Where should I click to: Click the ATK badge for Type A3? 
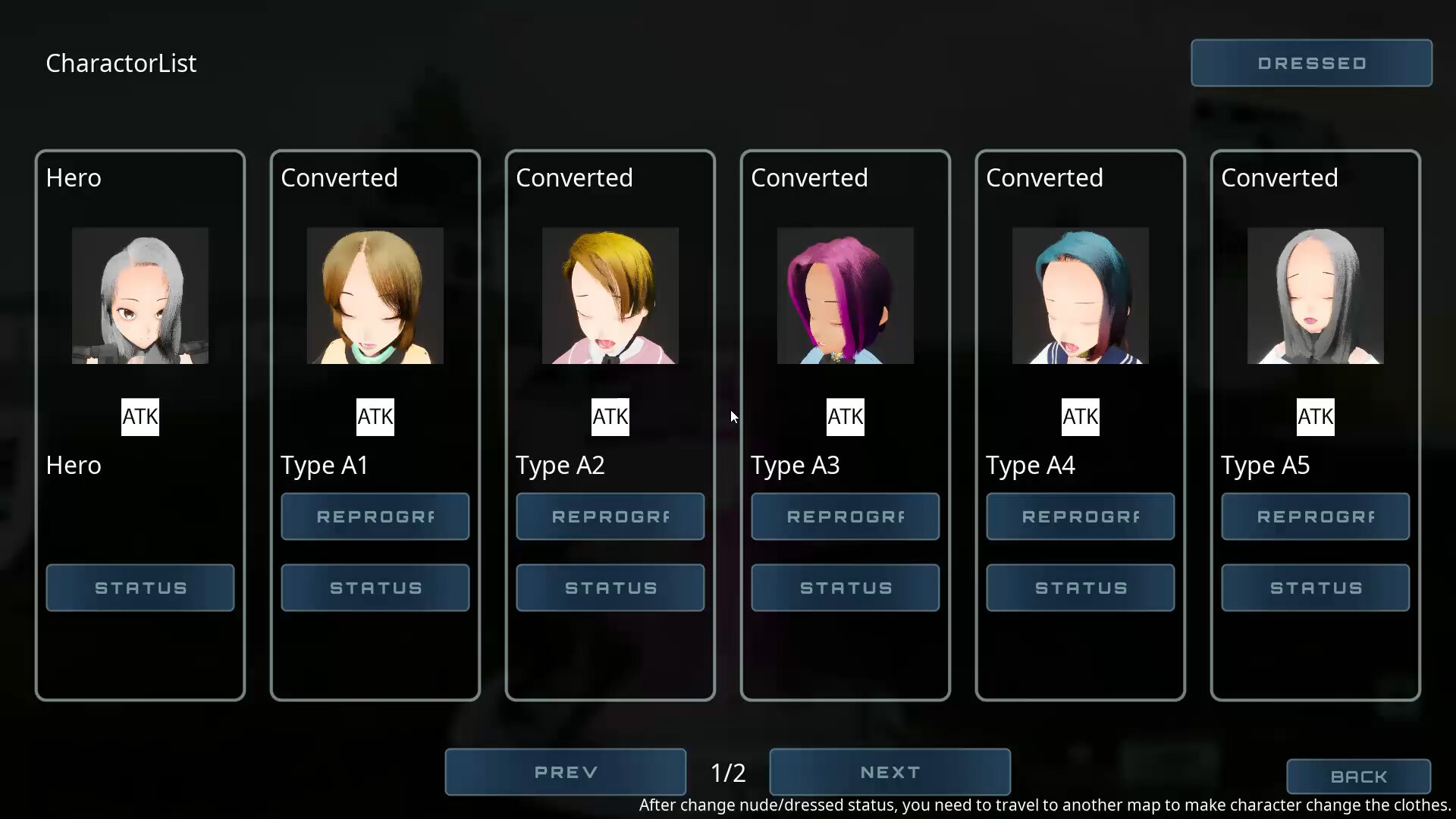click(846, 416)
